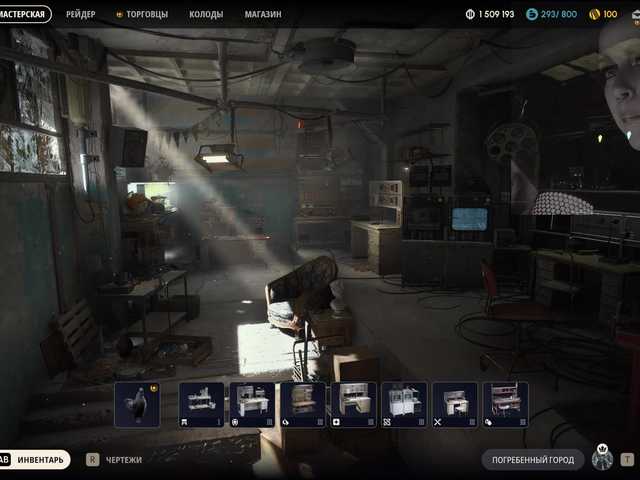Screen dimensions: 640x480
Task: Go to the Колоды tab
Action: click(x=206, y=14)
